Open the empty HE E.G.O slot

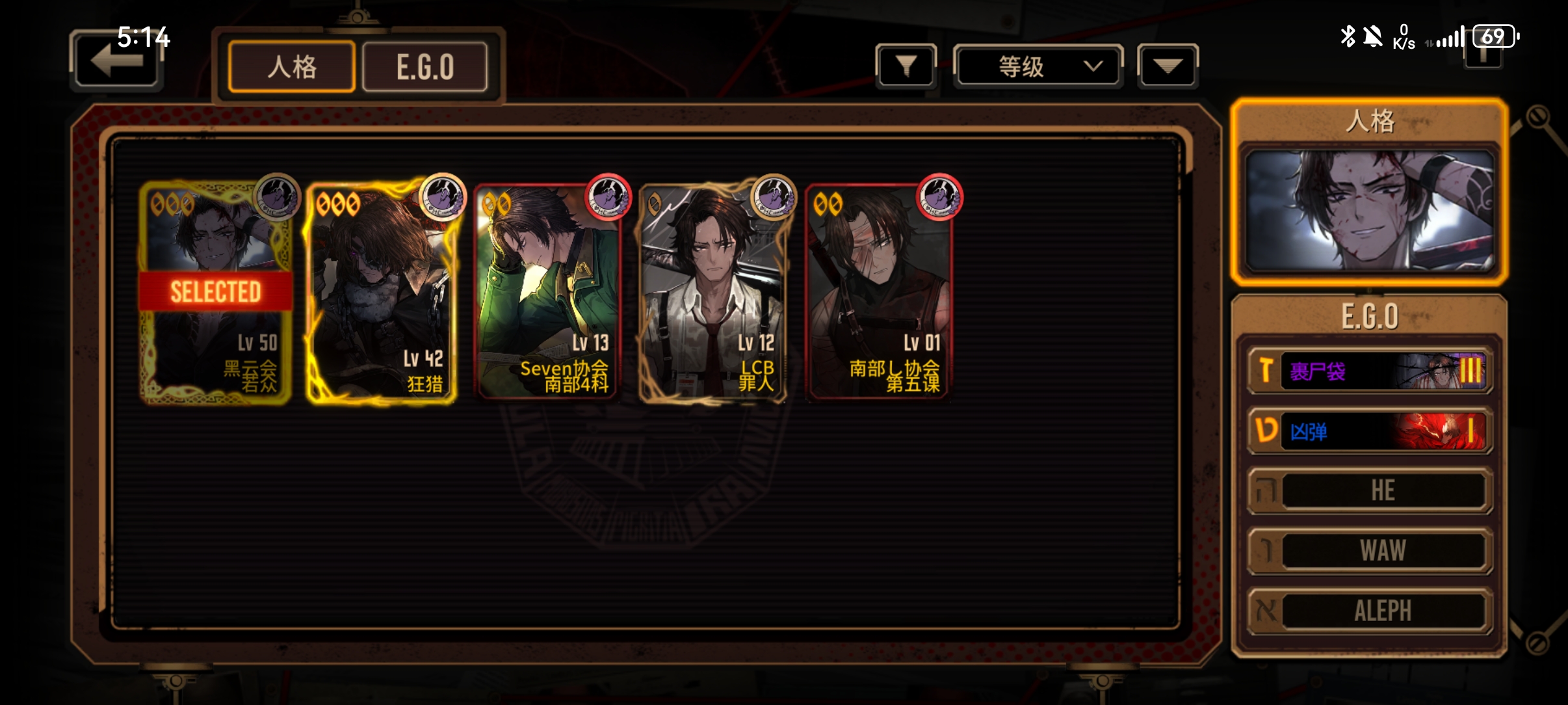1369,490
